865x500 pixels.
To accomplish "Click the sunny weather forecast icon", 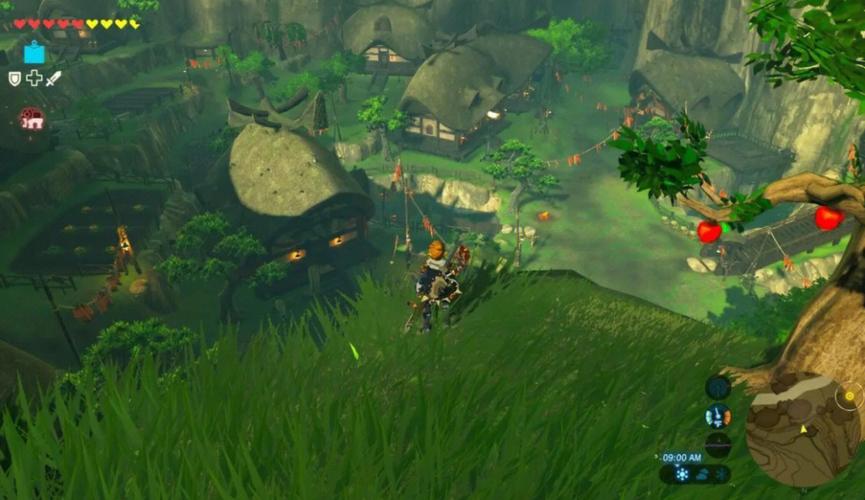I will coord(683,474).
